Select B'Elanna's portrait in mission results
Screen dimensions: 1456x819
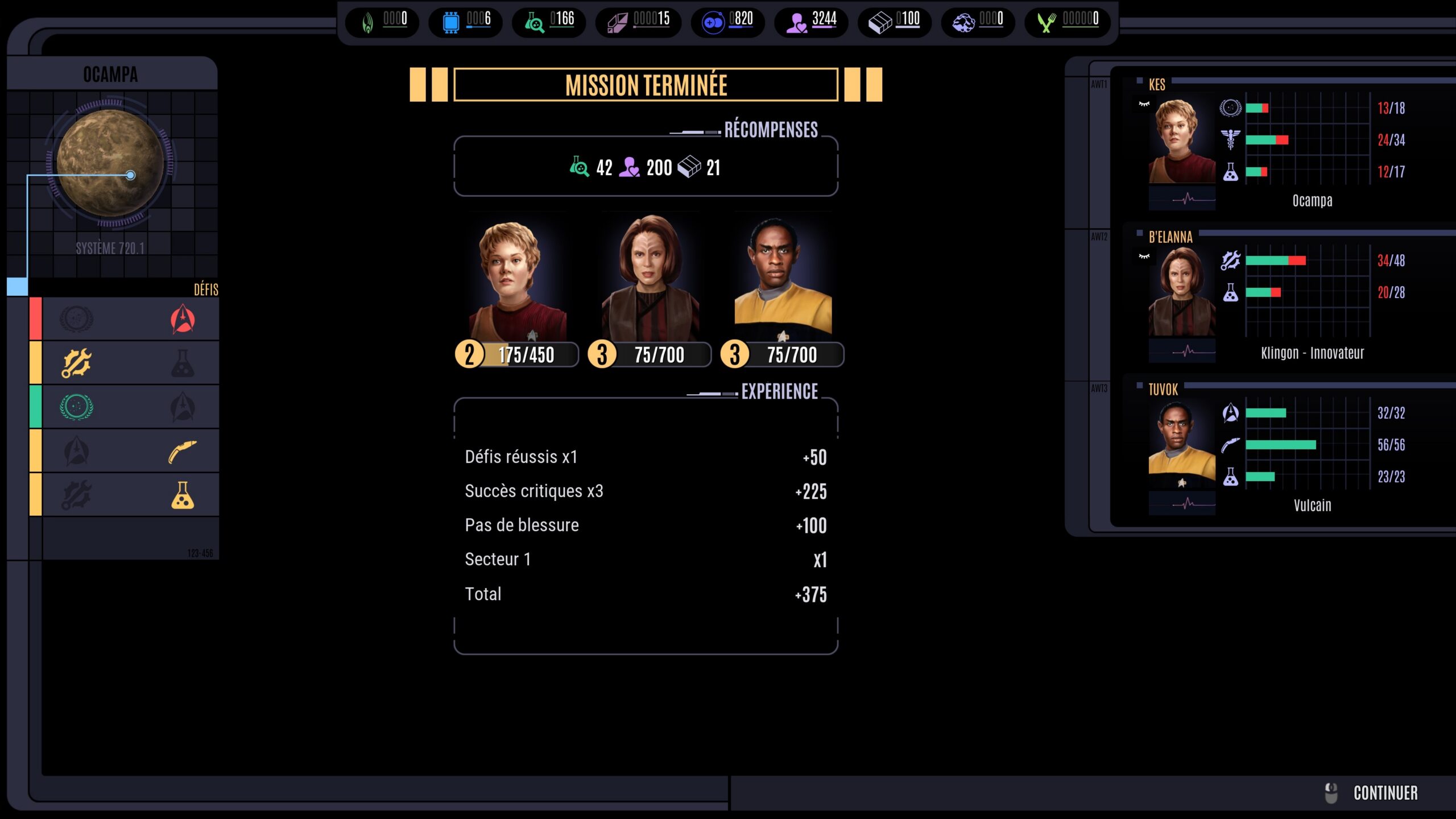(x=650, y=279)
